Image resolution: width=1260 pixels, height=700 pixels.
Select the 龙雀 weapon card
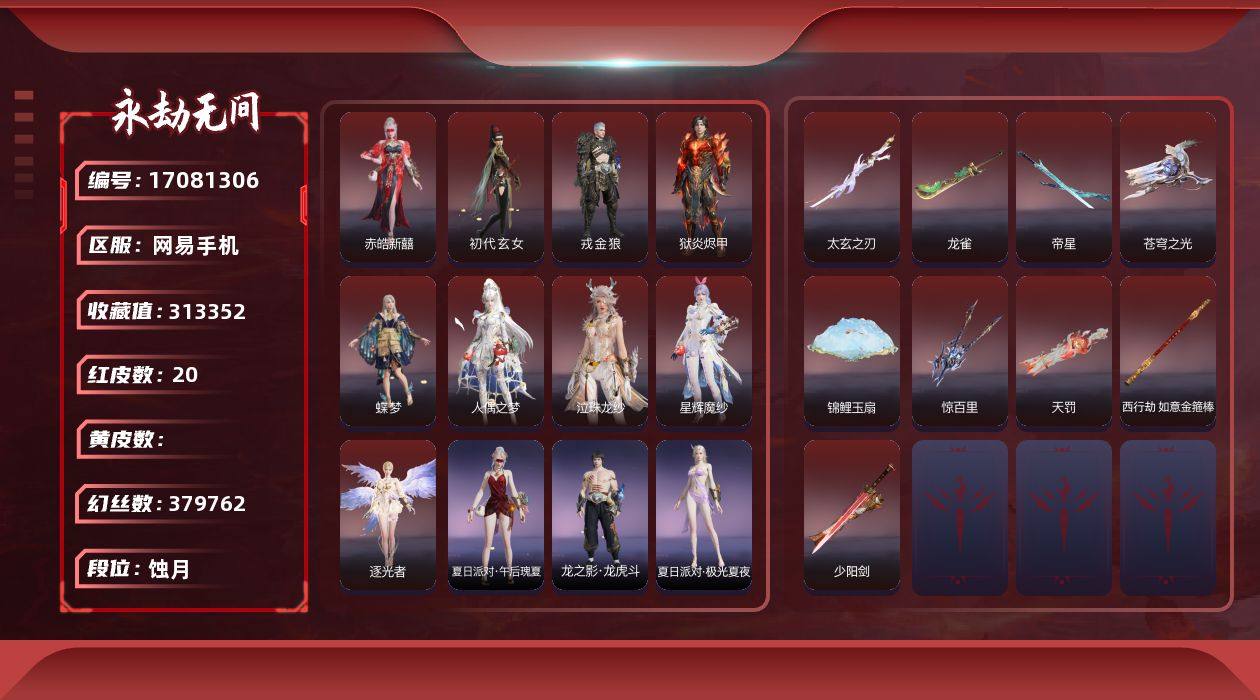tap(960, 187)
